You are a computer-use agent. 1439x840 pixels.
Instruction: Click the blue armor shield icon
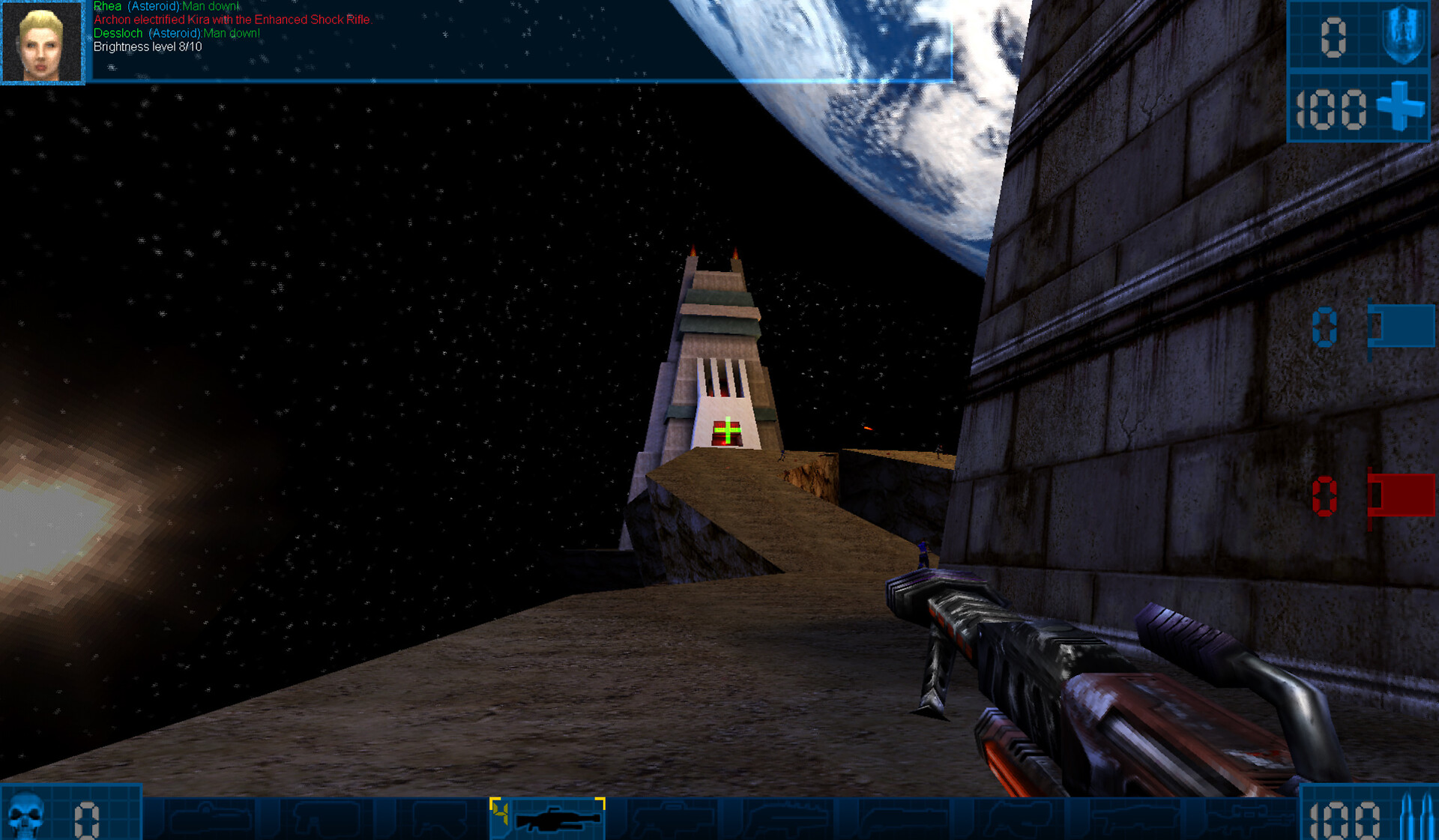[x=1402, y=35]
